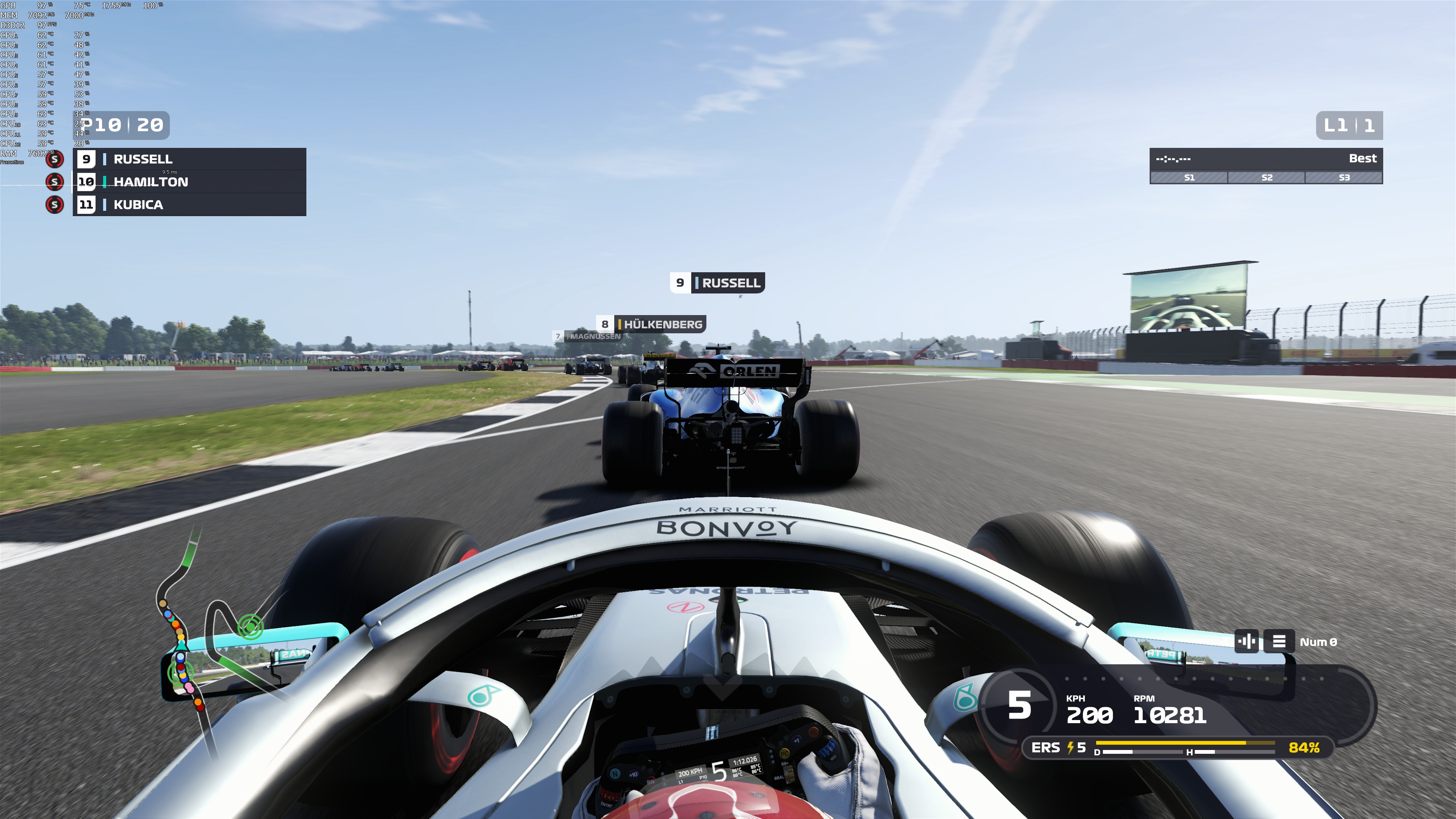
Task: Select Kubica's row in the standings
Action: point(189,205)
